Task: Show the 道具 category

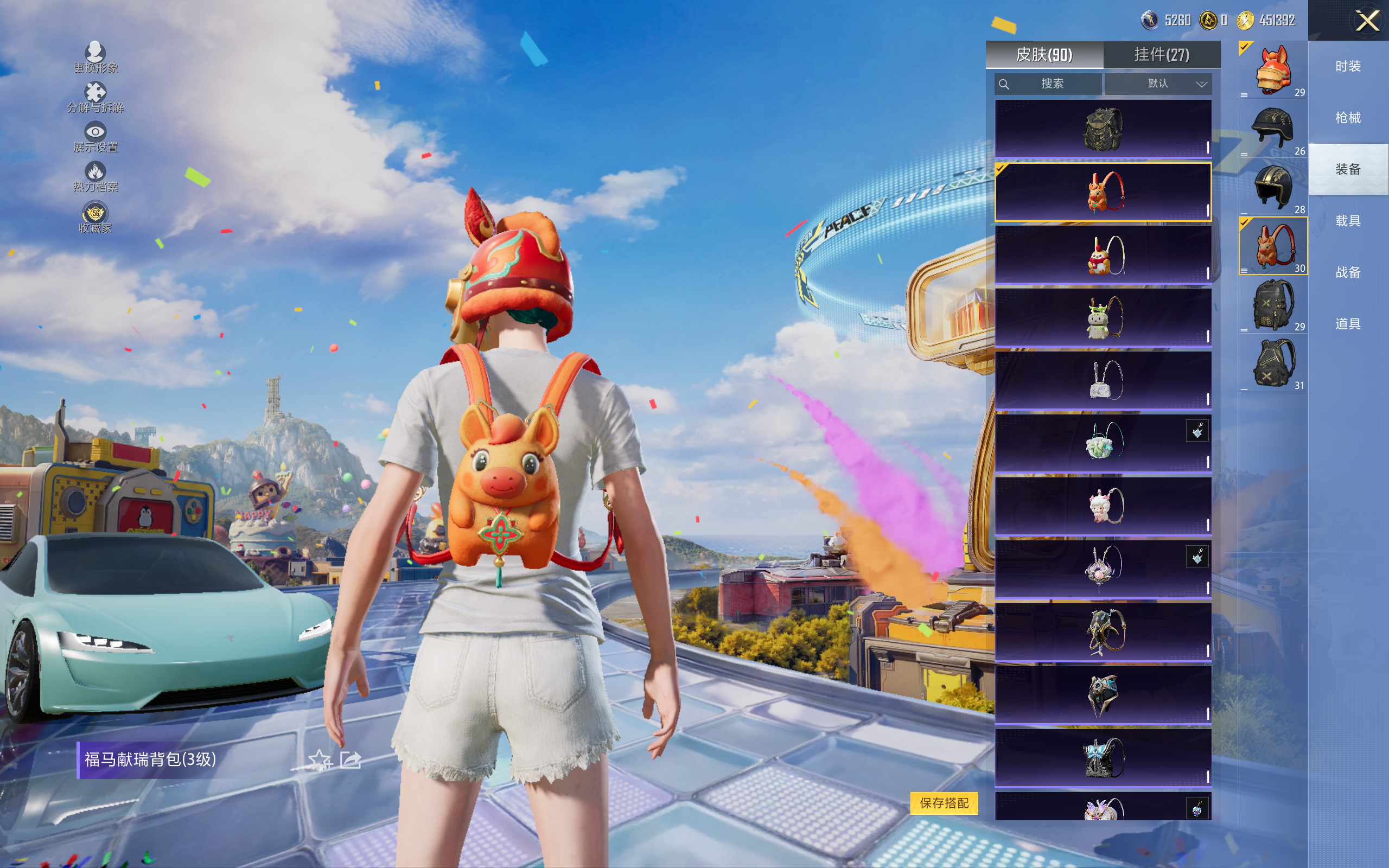Action: pyautogui.click(x=1347, y=324)
